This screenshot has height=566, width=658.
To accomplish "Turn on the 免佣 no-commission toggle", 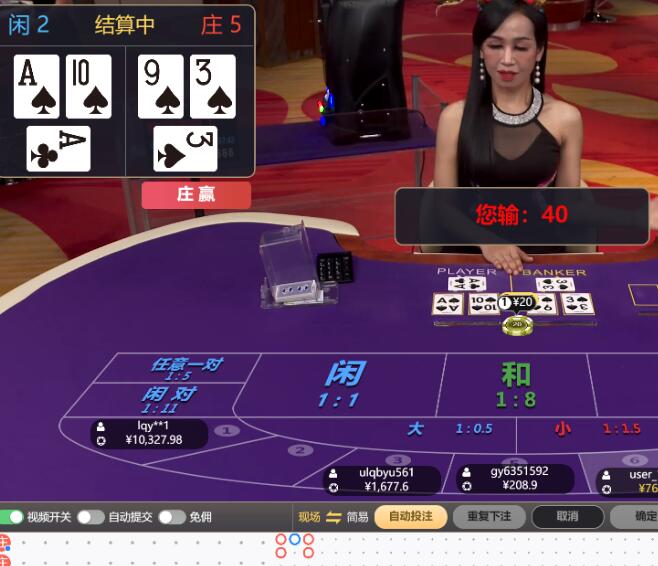I will click(171, 517).
